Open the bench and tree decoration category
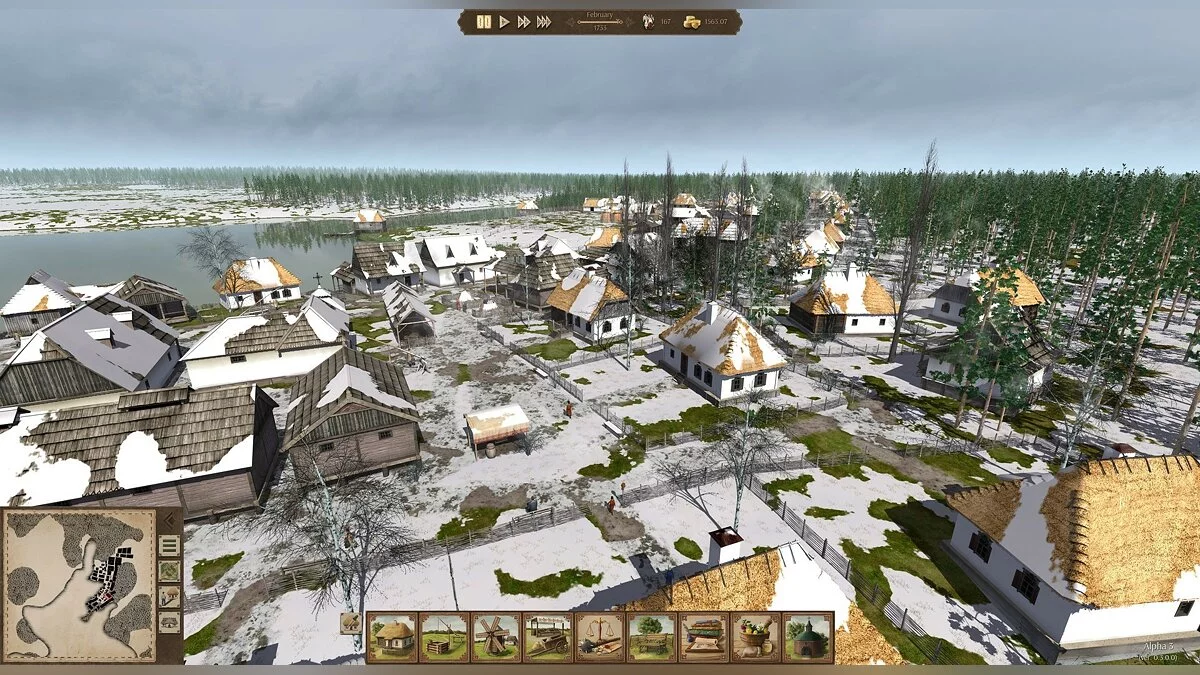 pos(652,637)
